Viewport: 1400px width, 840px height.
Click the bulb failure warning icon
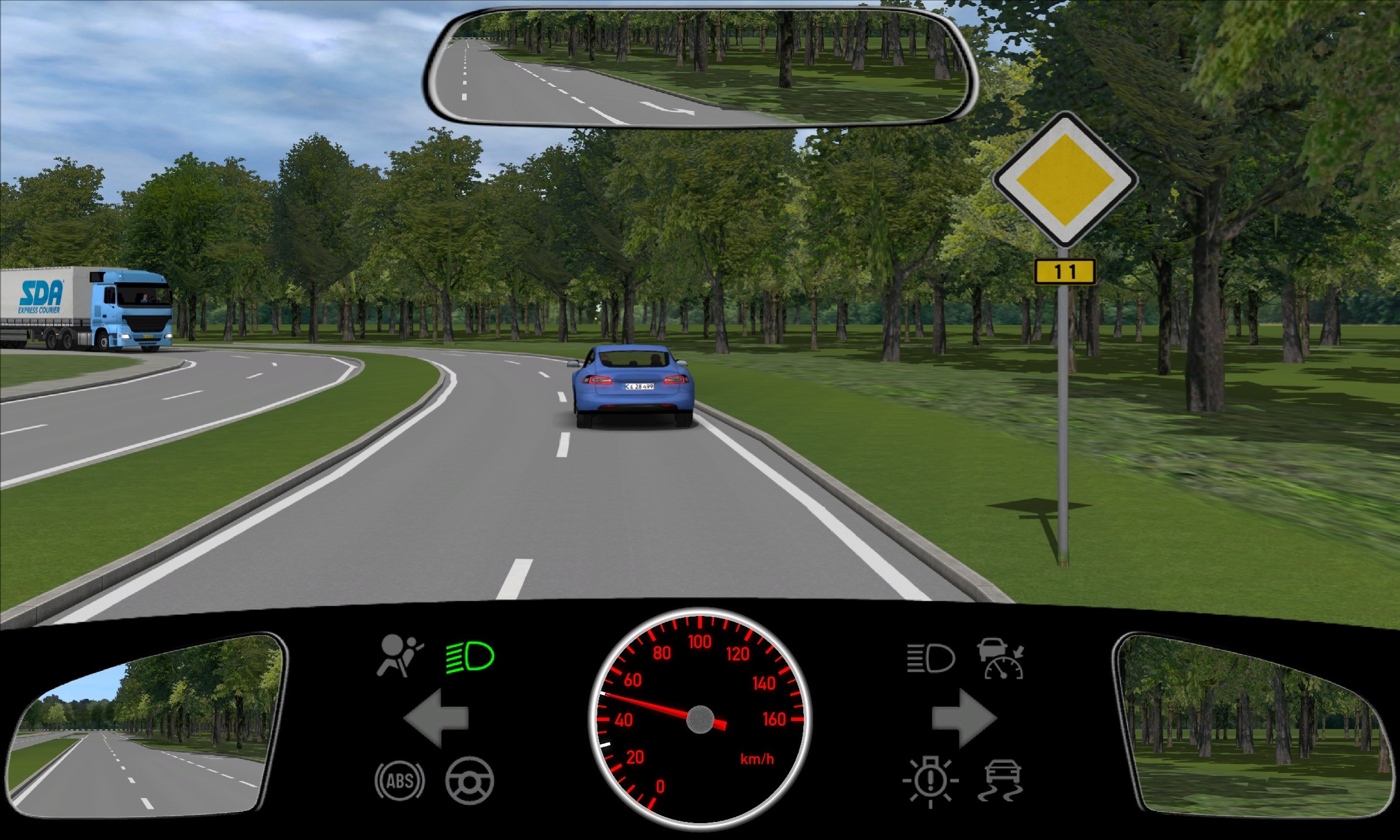(930, 782)
